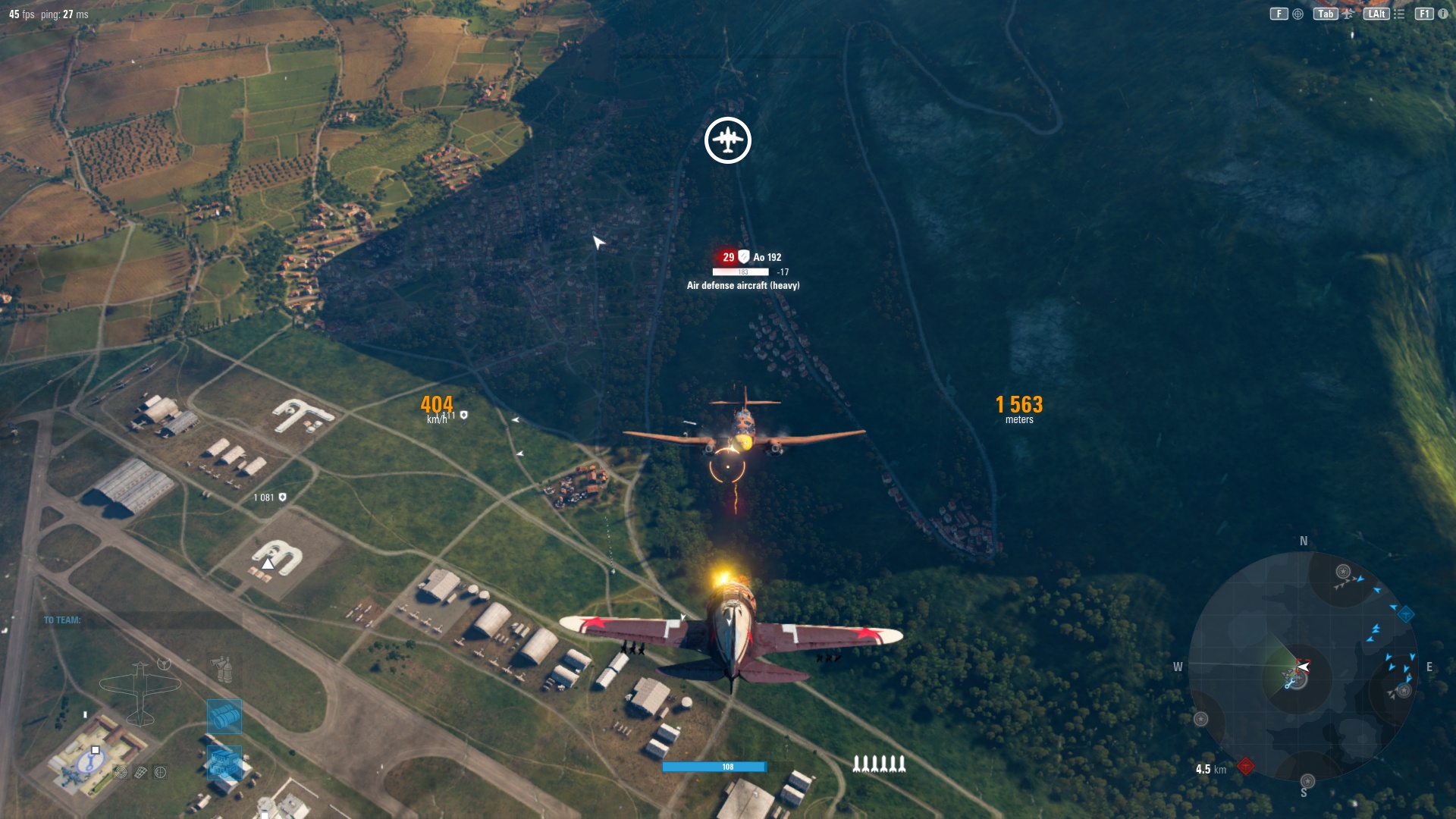Select the fire extinguisher consumable icon
Screen dimensions: 1456x819
pyautogui.click(x=224, y=670)
